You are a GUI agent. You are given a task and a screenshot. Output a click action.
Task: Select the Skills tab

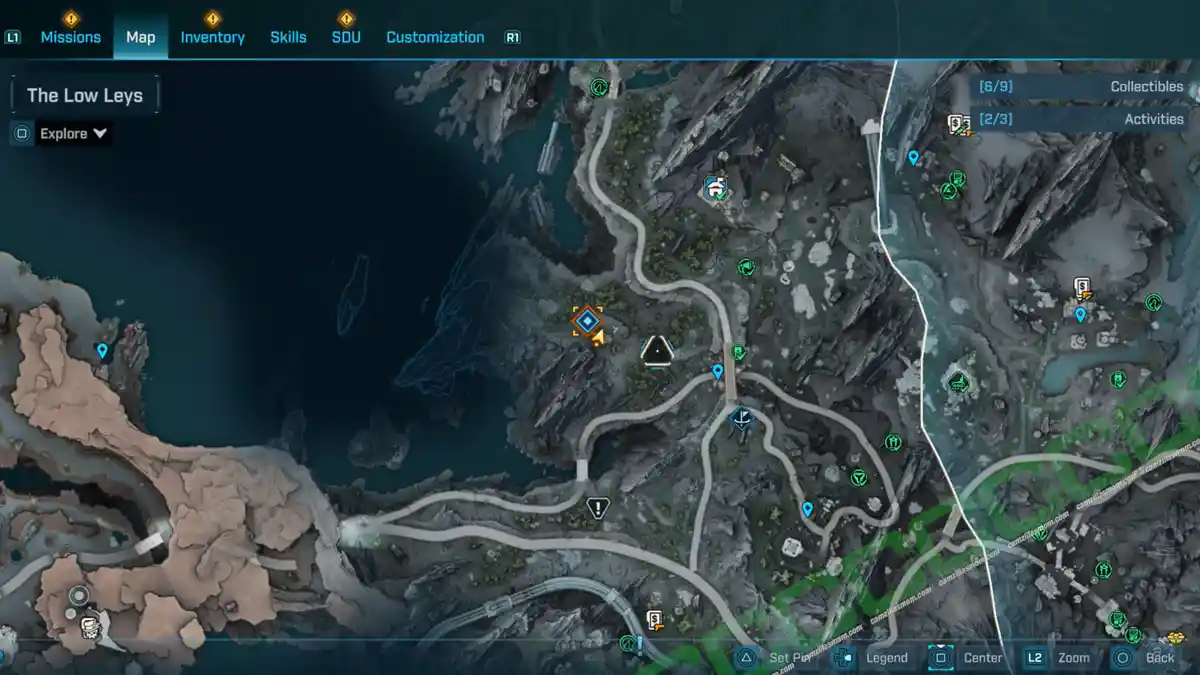(288, 37)
